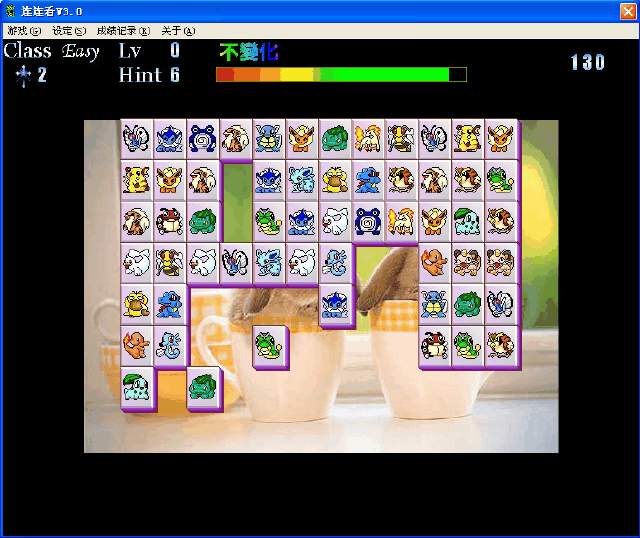The width and height of the screenshot is (640, 538).
Task: Open the 设定(S) settings menu
Action: (x=68, y=31)
